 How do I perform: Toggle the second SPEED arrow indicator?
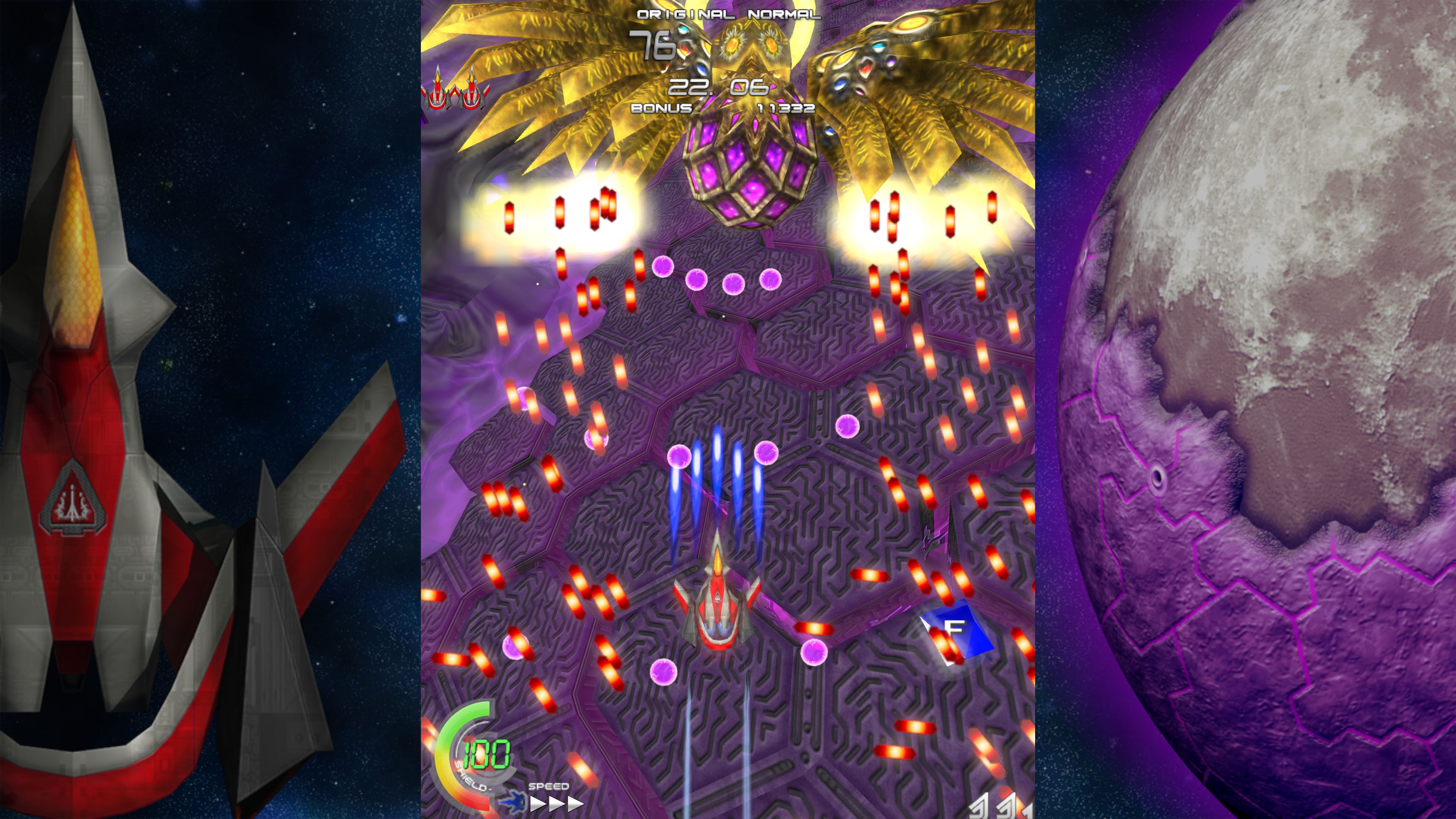(x=557, y=804)
